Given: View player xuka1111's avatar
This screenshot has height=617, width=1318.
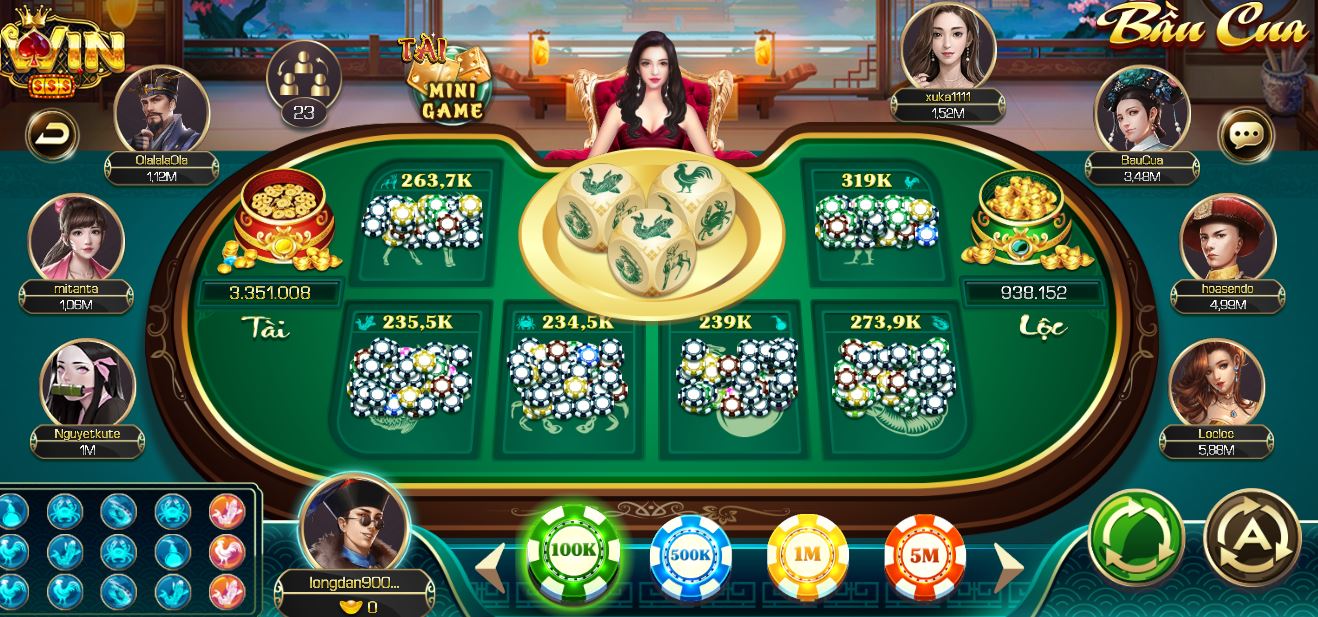Looking at the screenshot, I should 947,46.
